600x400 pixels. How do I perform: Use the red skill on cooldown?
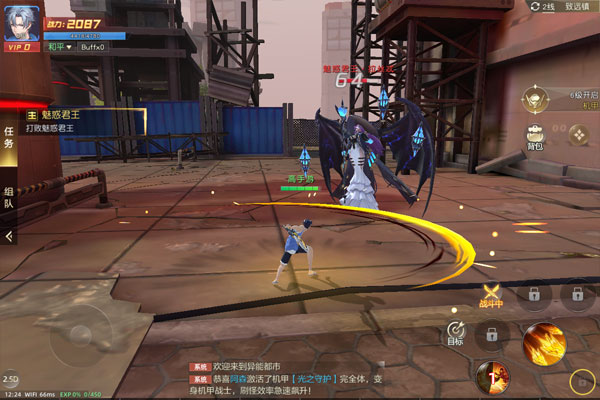(492, 377)
